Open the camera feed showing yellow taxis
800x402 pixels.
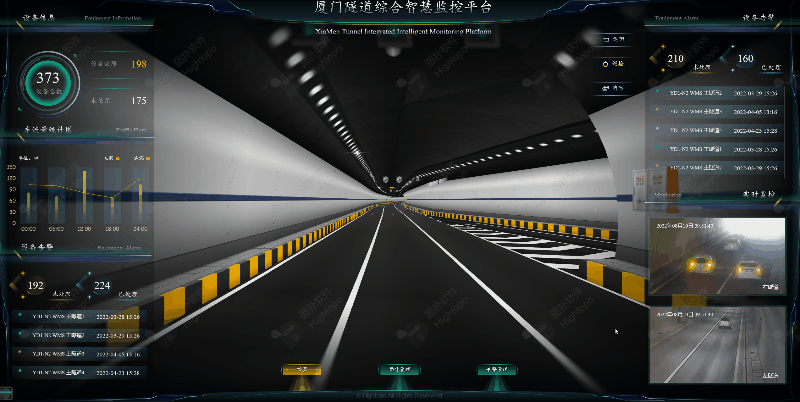pyautogui.click(x=714, y=257)
